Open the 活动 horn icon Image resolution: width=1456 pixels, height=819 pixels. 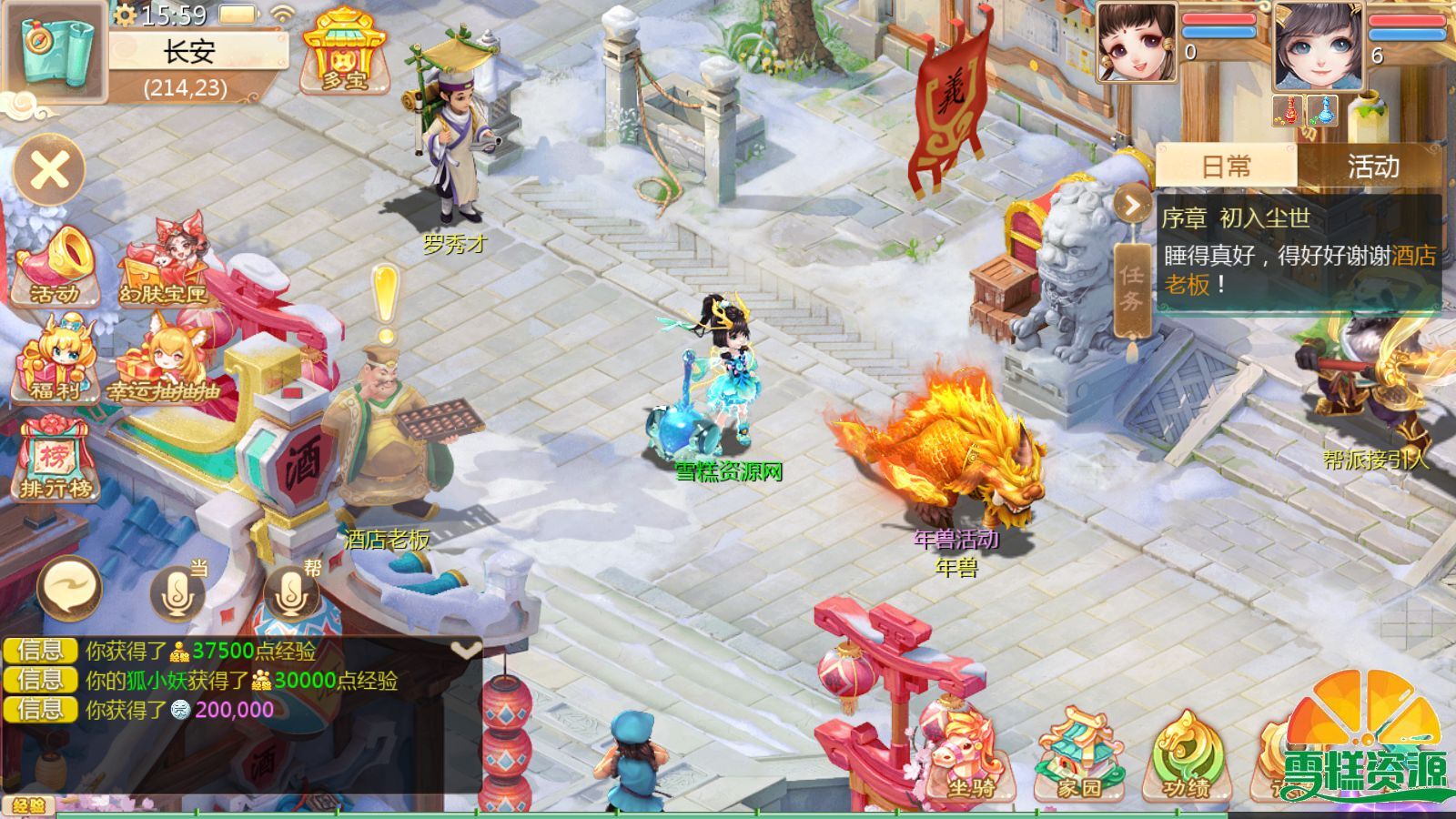coord(55,267)
